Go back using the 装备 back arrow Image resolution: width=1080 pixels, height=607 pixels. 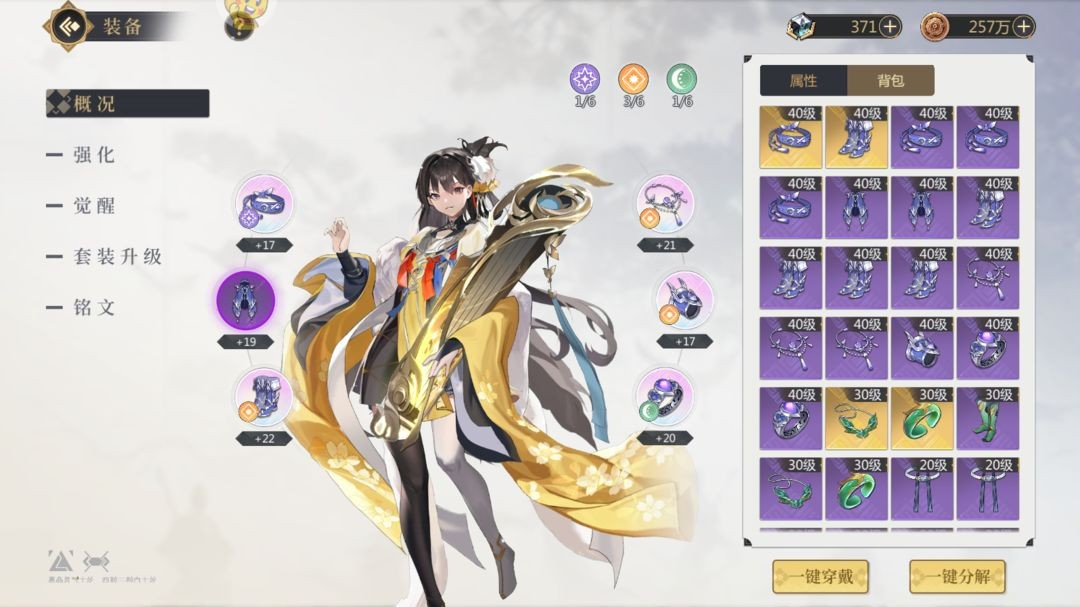(68, 26)
